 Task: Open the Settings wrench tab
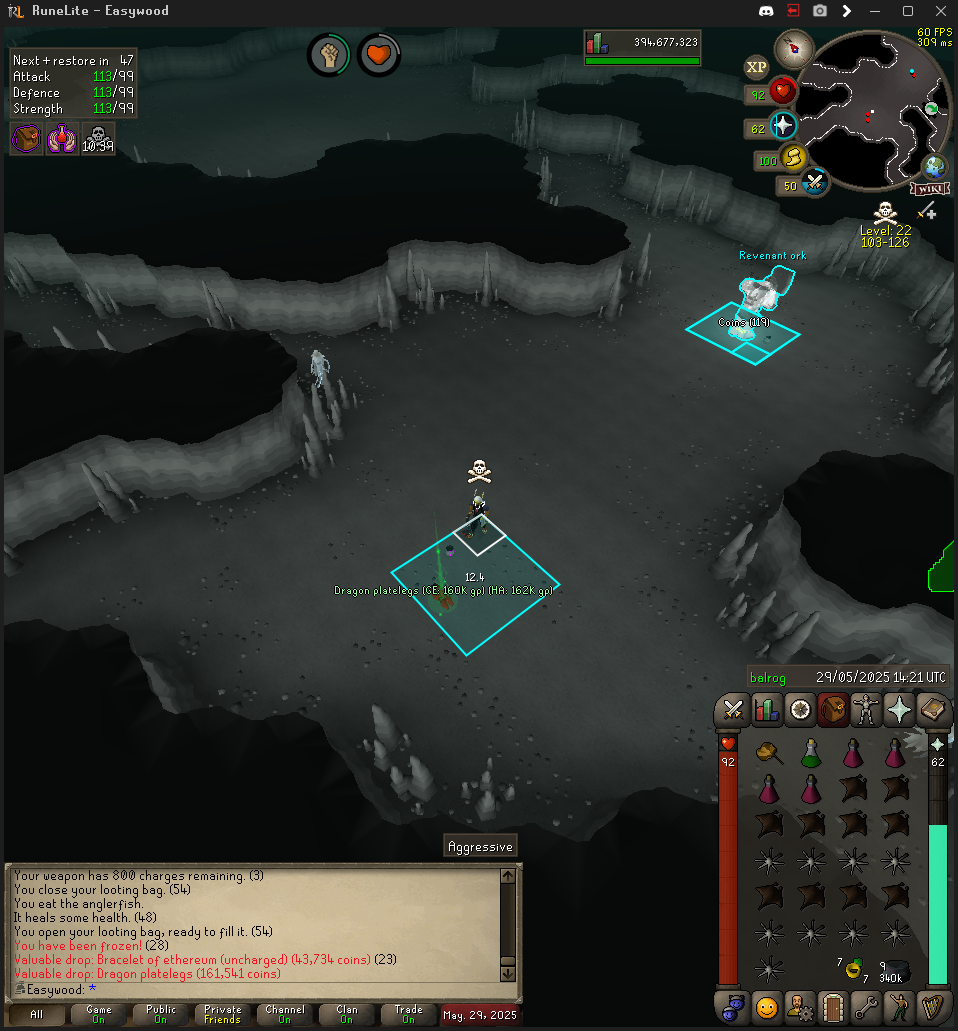click(x=866, y=1006)
